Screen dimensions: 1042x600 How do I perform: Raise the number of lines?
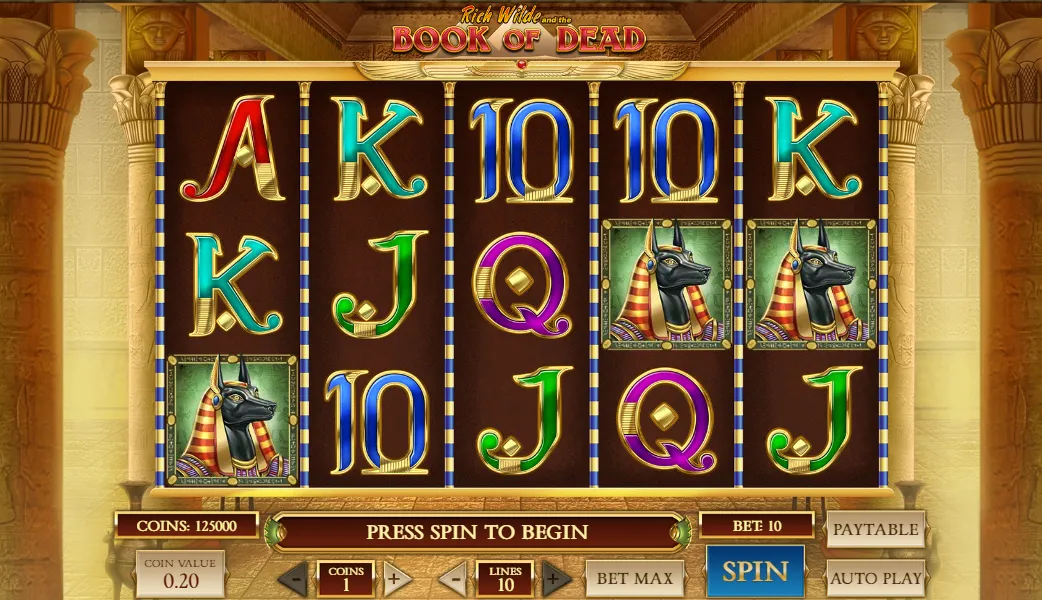coord(556,578)
